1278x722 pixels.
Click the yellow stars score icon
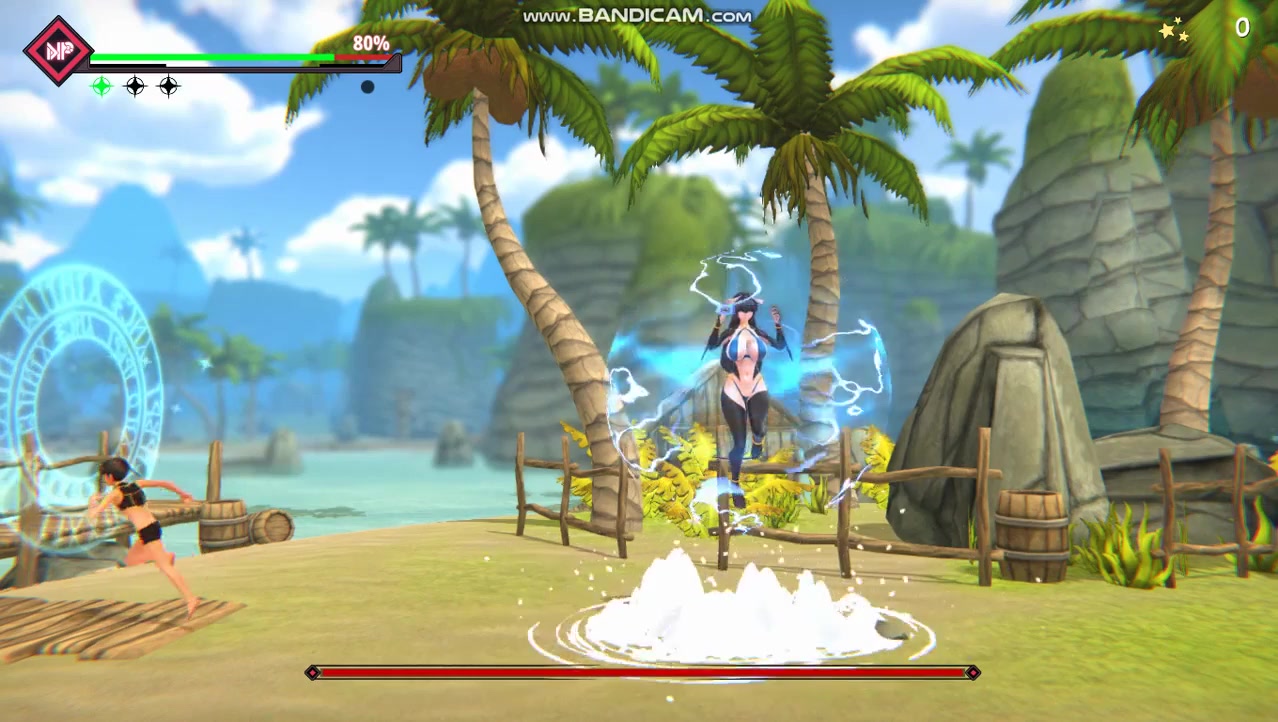pos(1173,32)
